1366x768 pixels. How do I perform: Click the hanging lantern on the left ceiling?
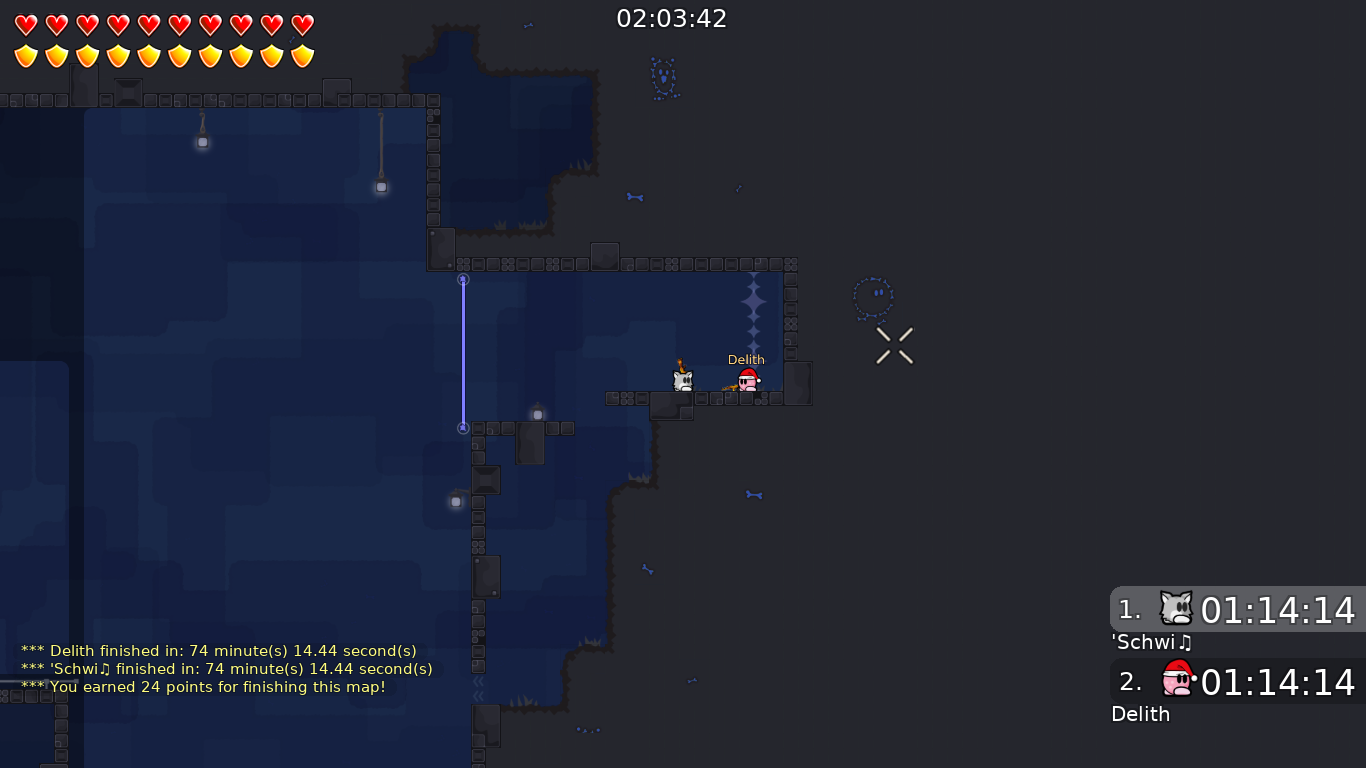pos(203,142)
